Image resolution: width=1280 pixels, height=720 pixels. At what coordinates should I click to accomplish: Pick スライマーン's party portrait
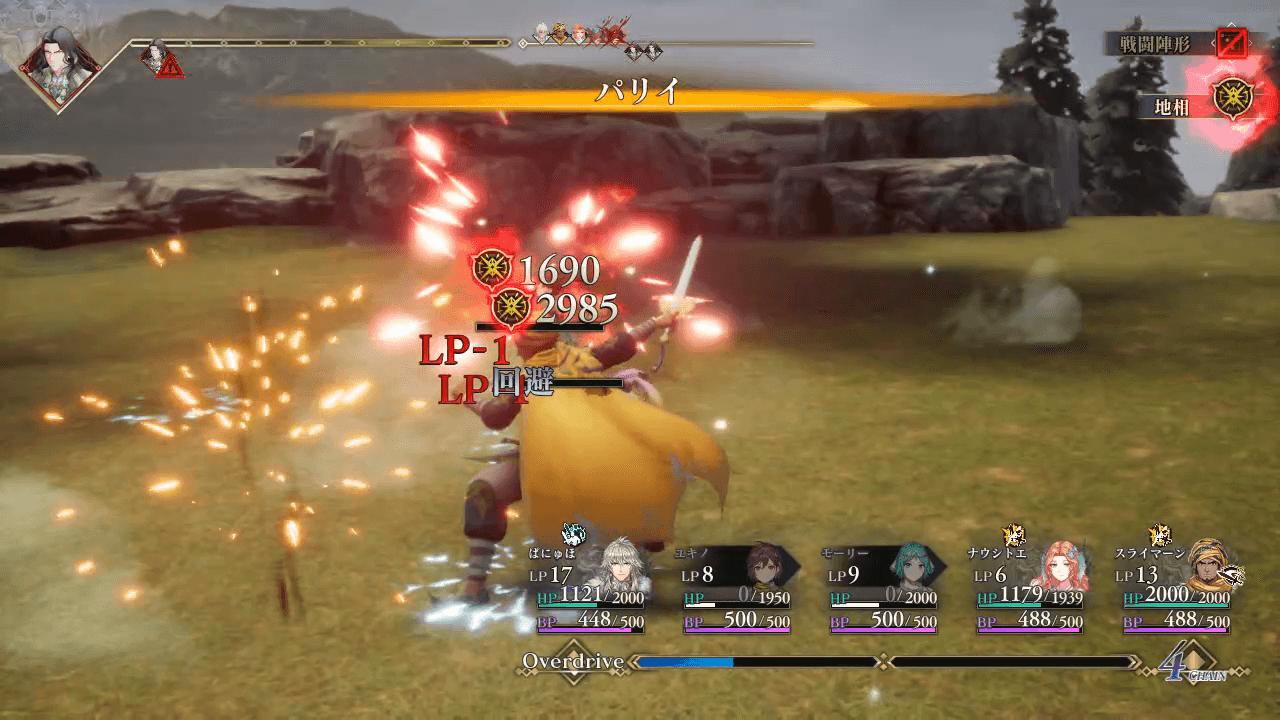coord(1204,567)
